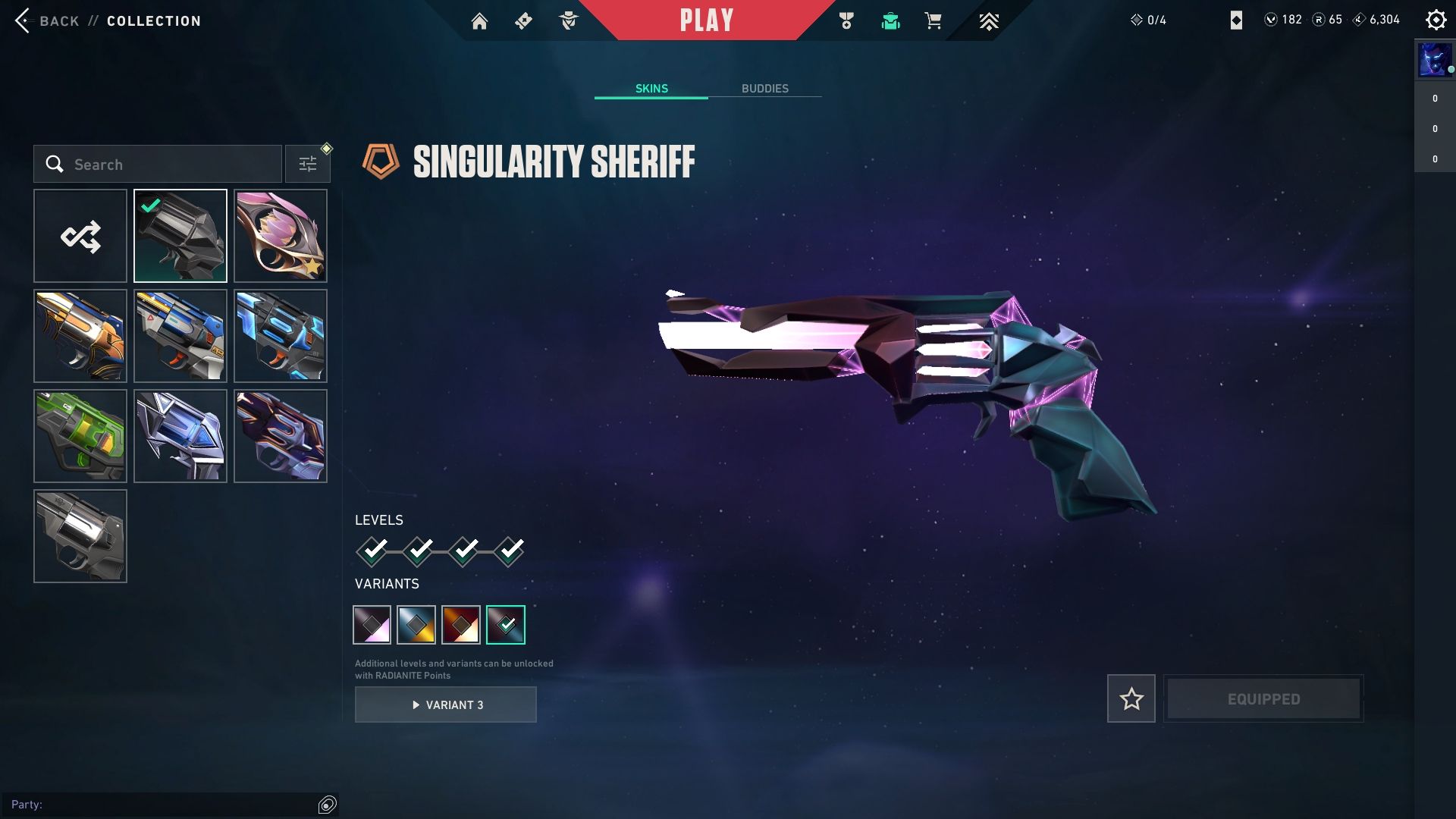Go back to the Collection screen

[x=45, y=20]
